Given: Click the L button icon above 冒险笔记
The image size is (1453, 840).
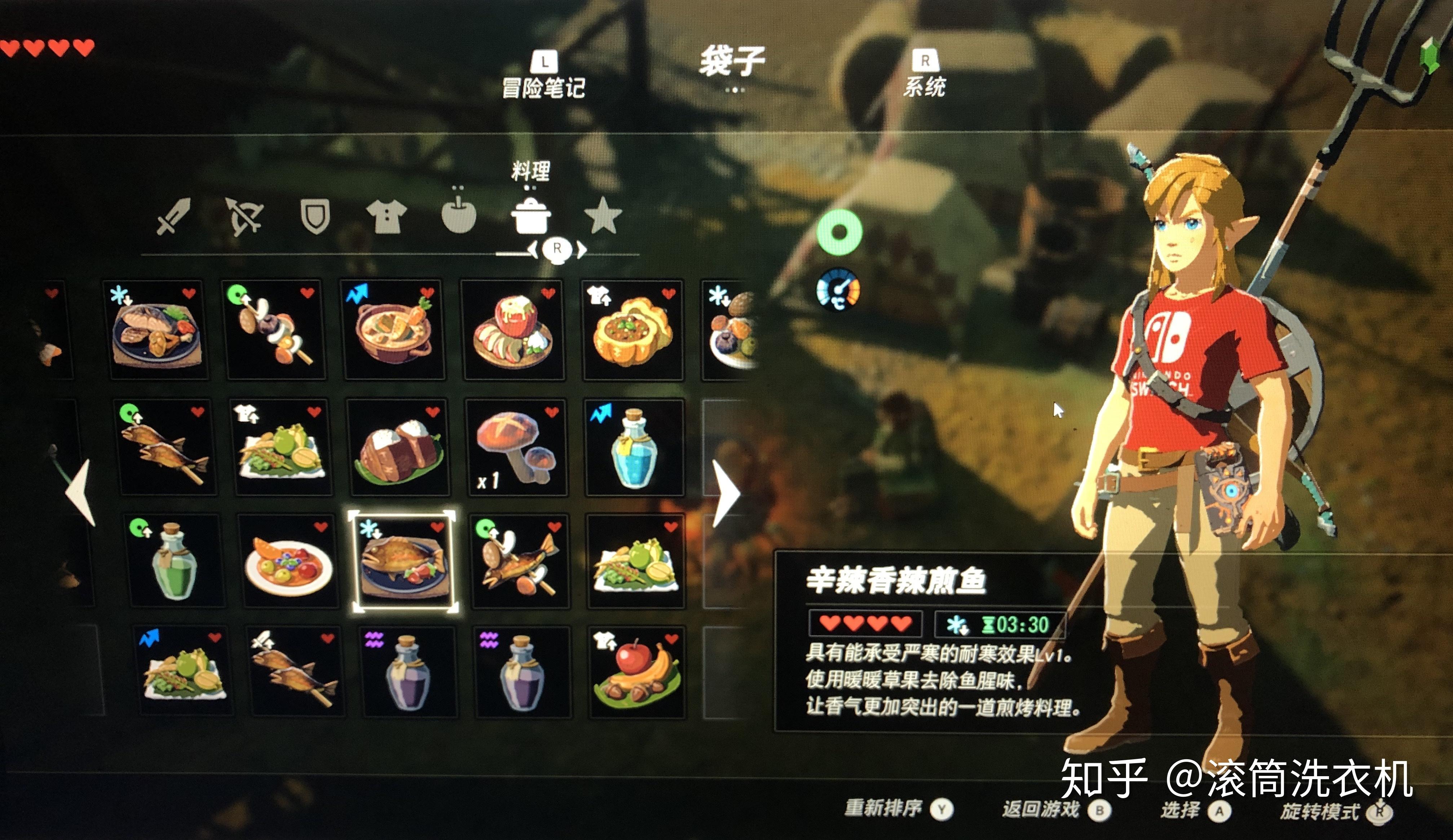Looking at the screenshot, I should [x=545, y=62].
